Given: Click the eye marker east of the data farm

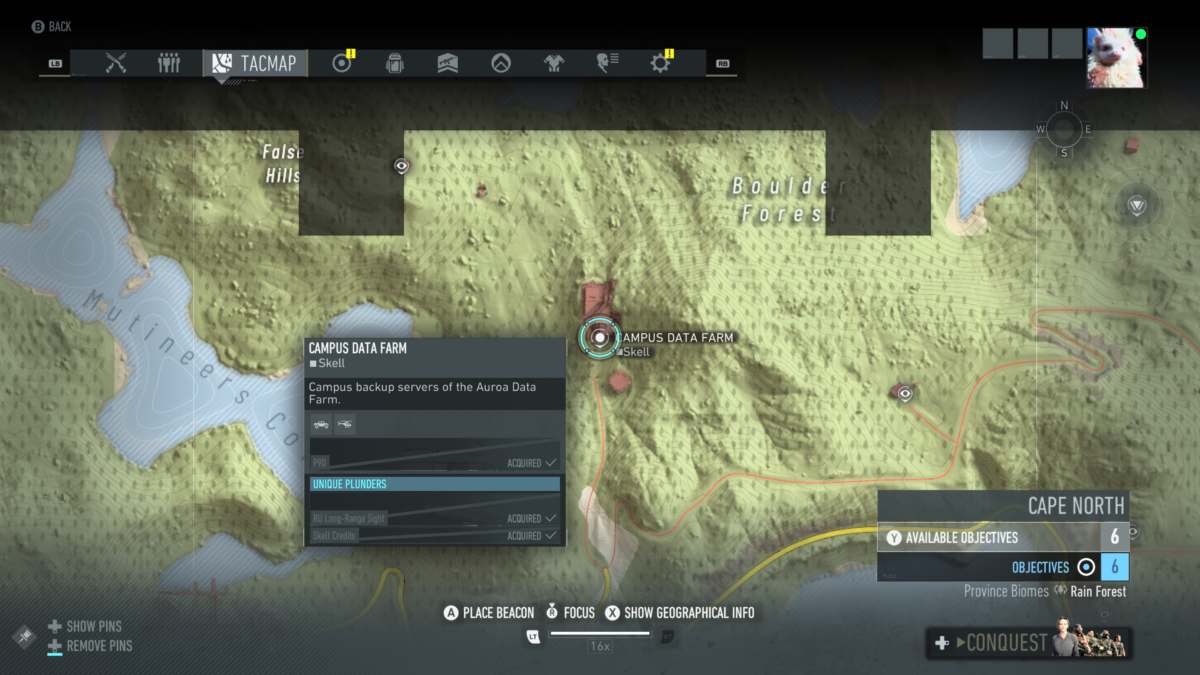Looking at the screenshot, I should [x=905, y=393].
